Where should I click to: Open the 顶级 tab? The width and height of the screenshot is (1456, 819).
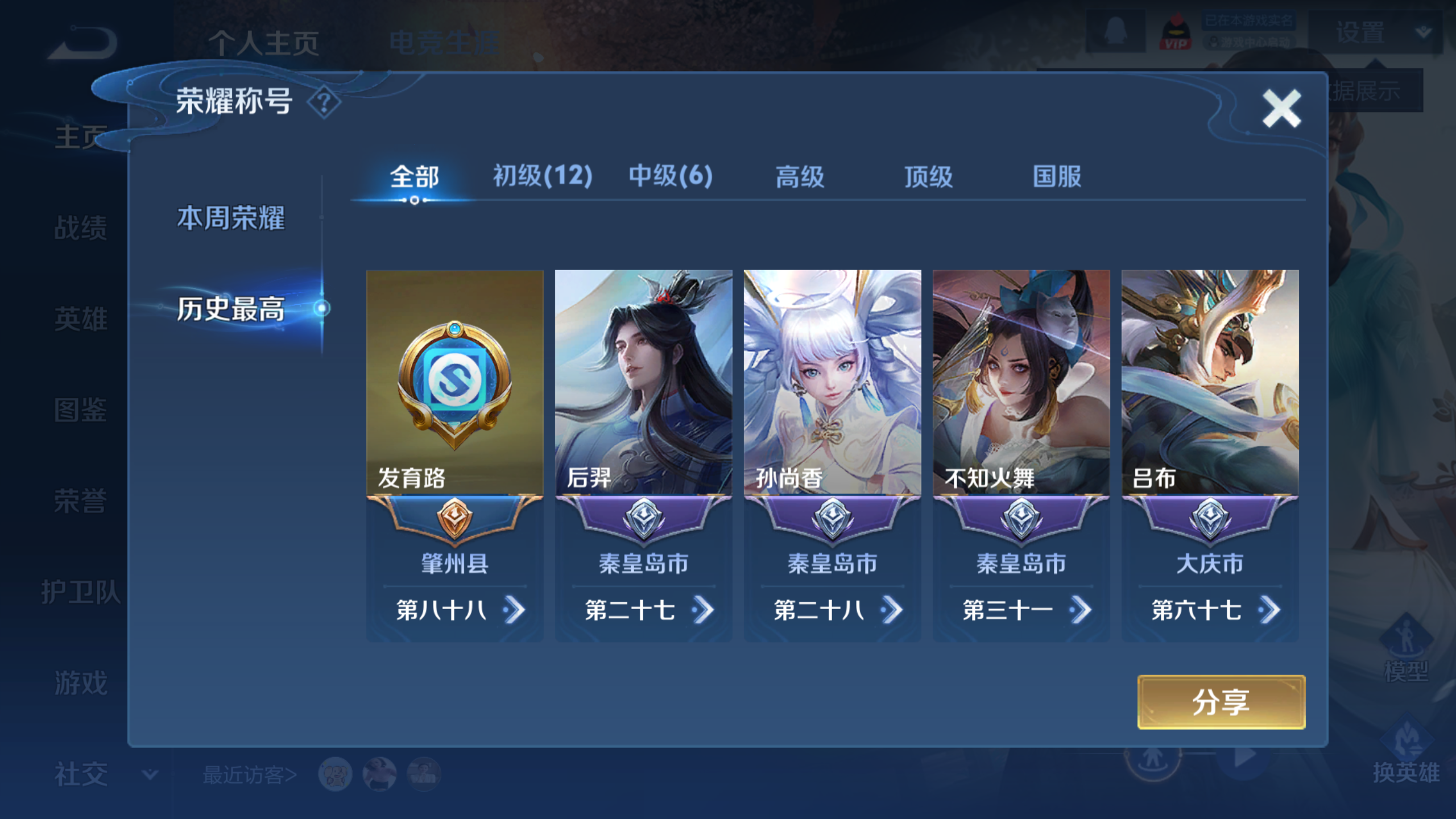pyautogui.click(x=928, y=177)
